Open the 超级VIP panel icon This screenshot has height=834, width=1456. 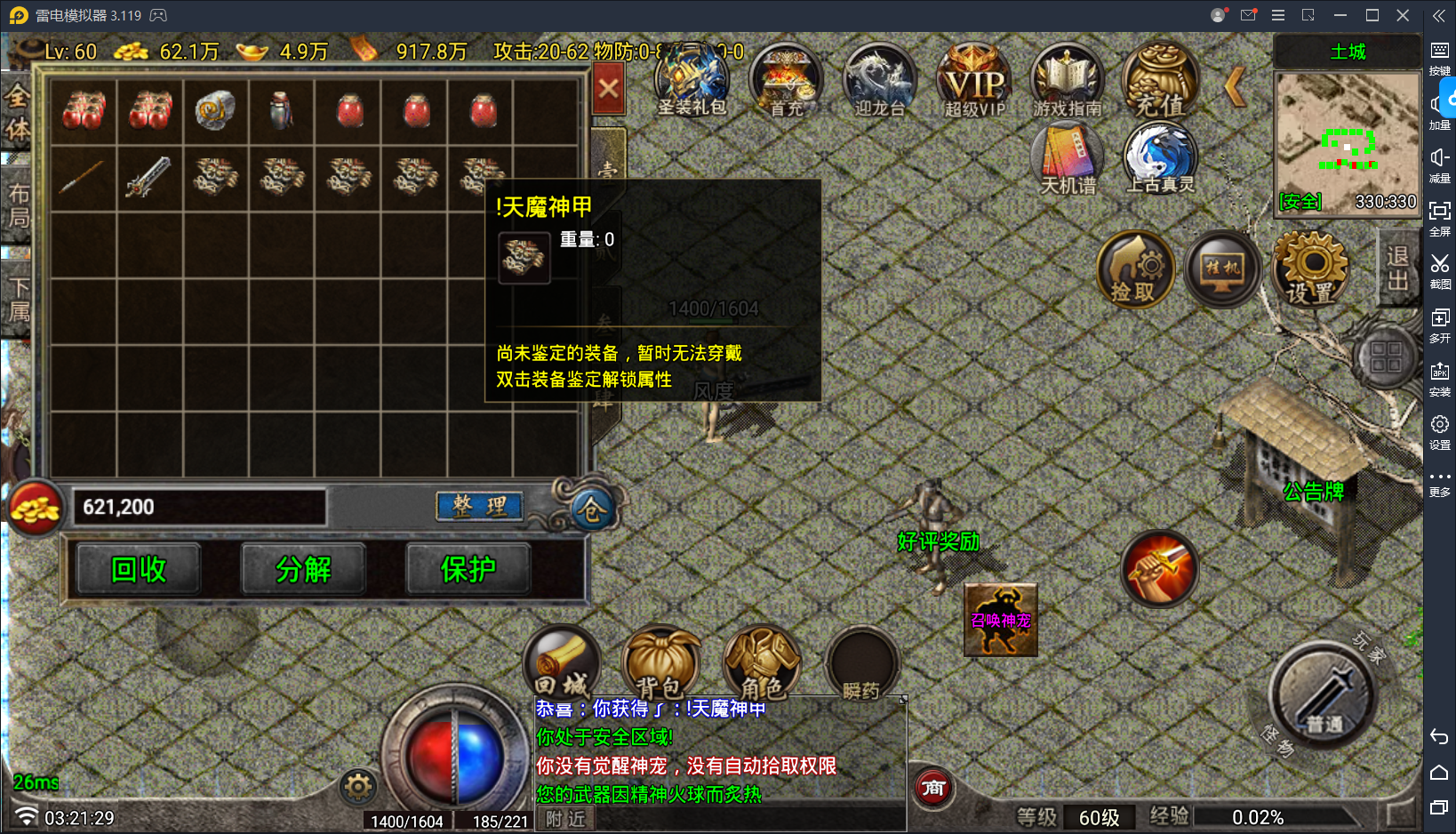point(972,80)
